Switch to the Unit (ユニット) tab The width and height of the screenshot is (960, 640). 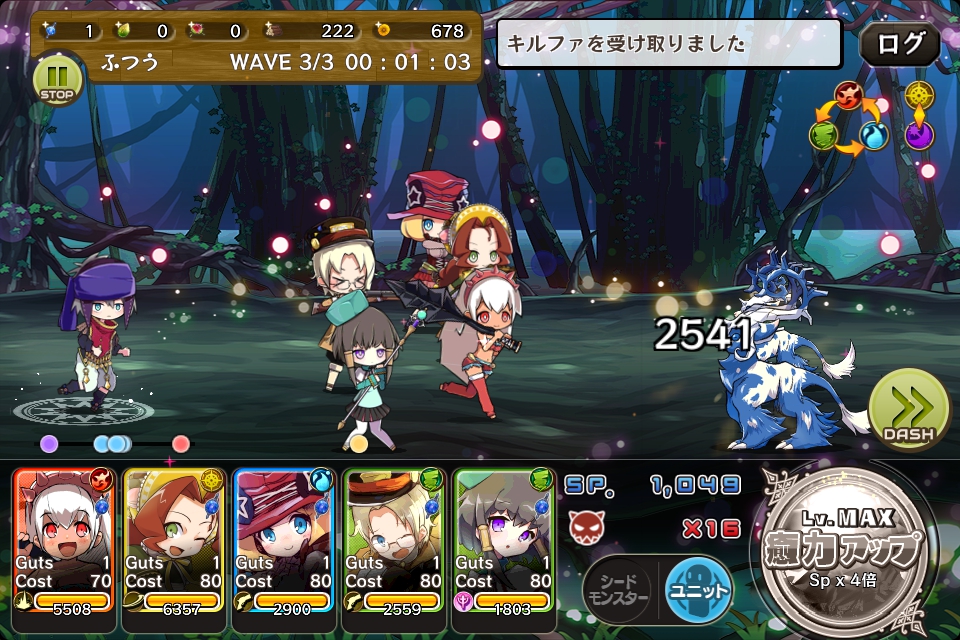(x=698, y=588)
